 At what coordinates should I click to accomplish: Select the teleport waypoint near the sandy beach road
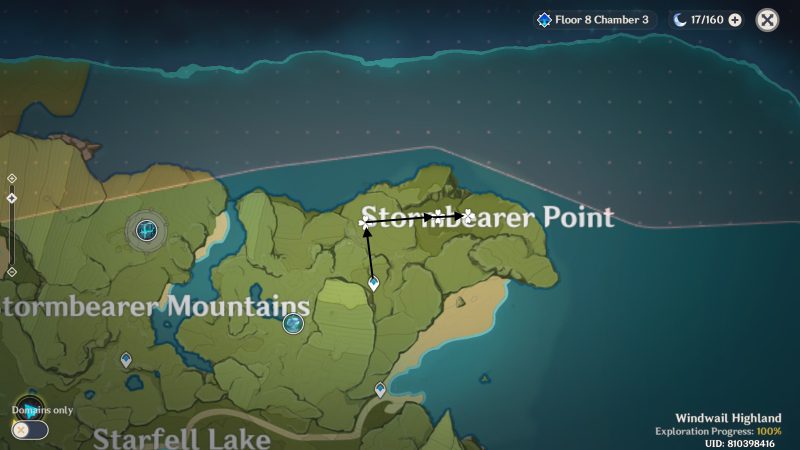click(380, 389)
